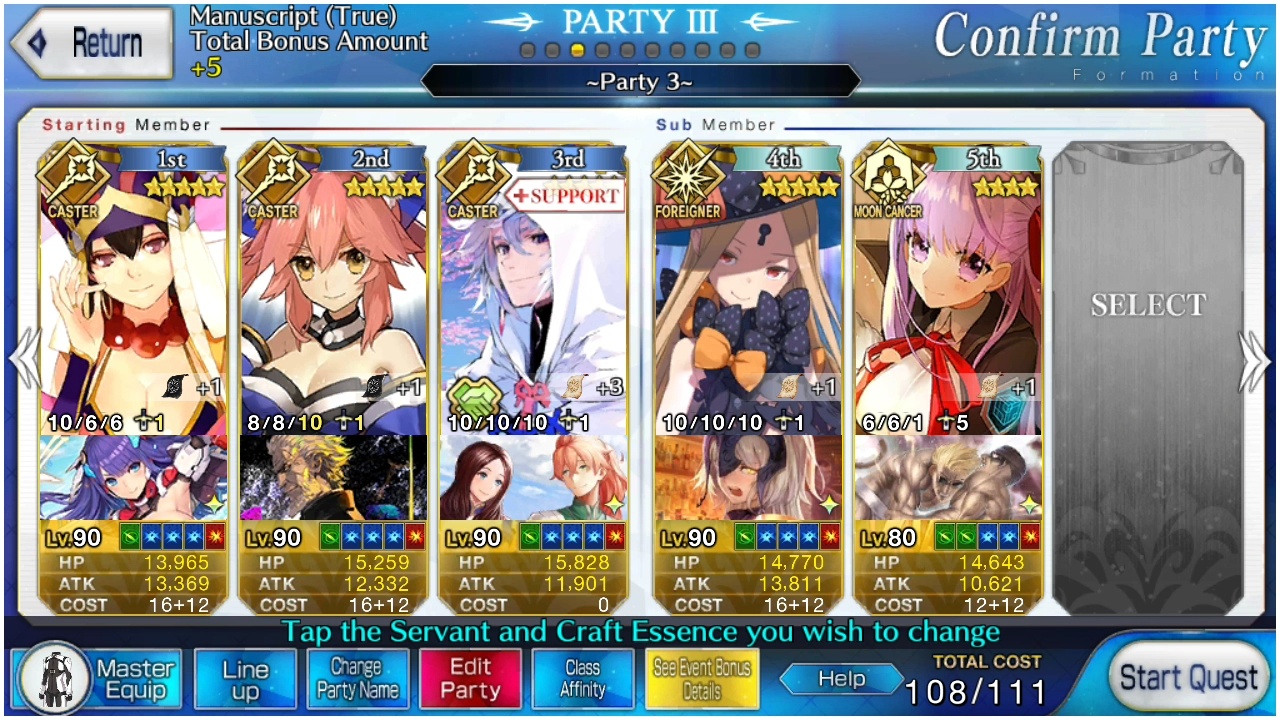Tap the PARTY III header

pyautogui.click(x=639, y=21)
